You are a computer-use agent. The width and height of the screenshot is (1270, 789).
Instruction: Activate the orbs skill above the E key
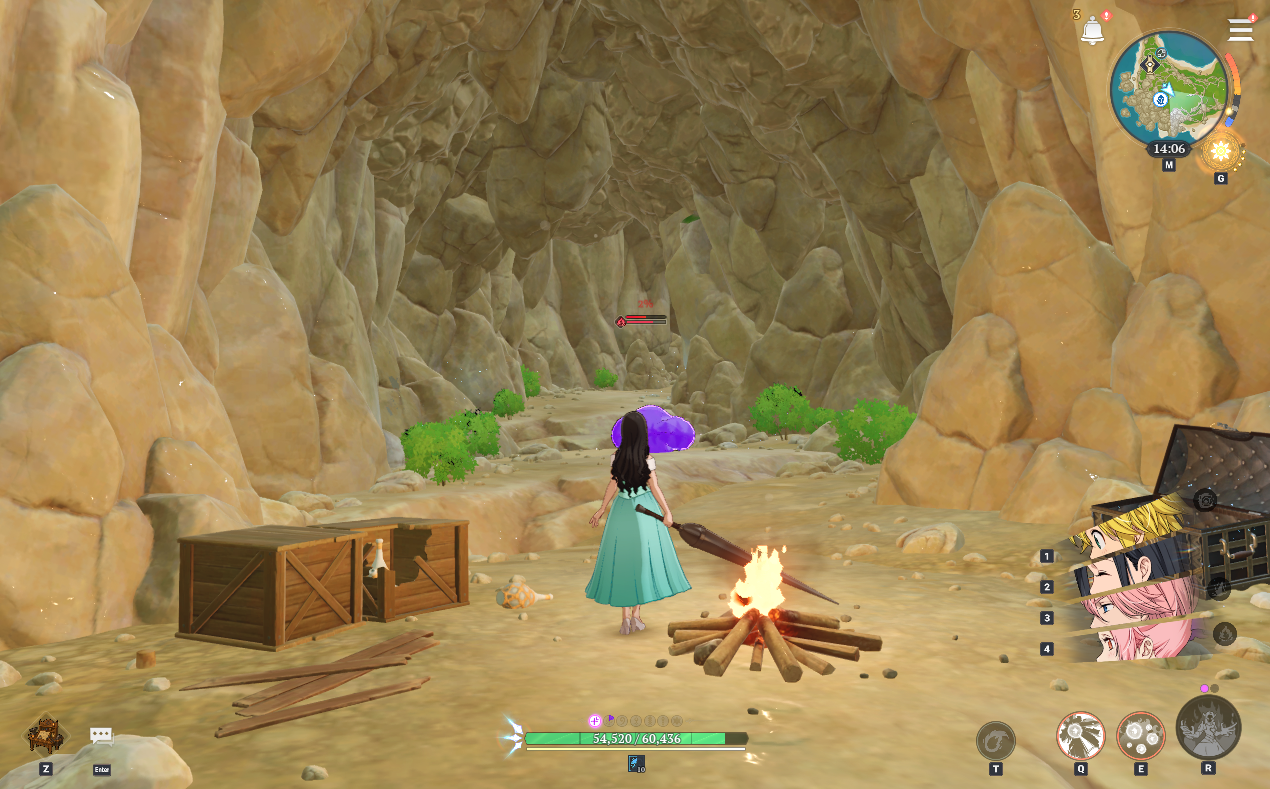tap(1141, 737)
